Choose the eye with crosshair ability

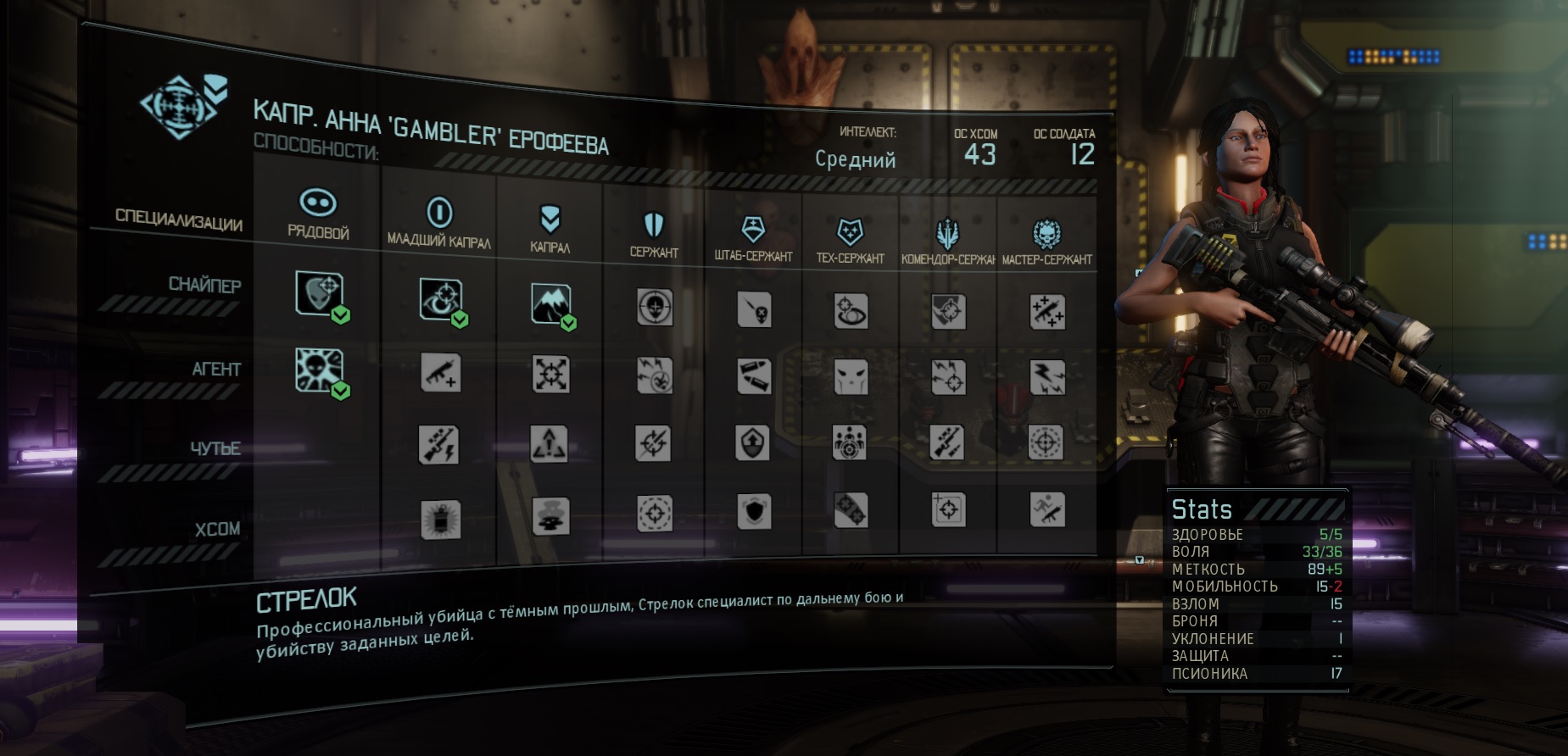(x=440, y=299)
